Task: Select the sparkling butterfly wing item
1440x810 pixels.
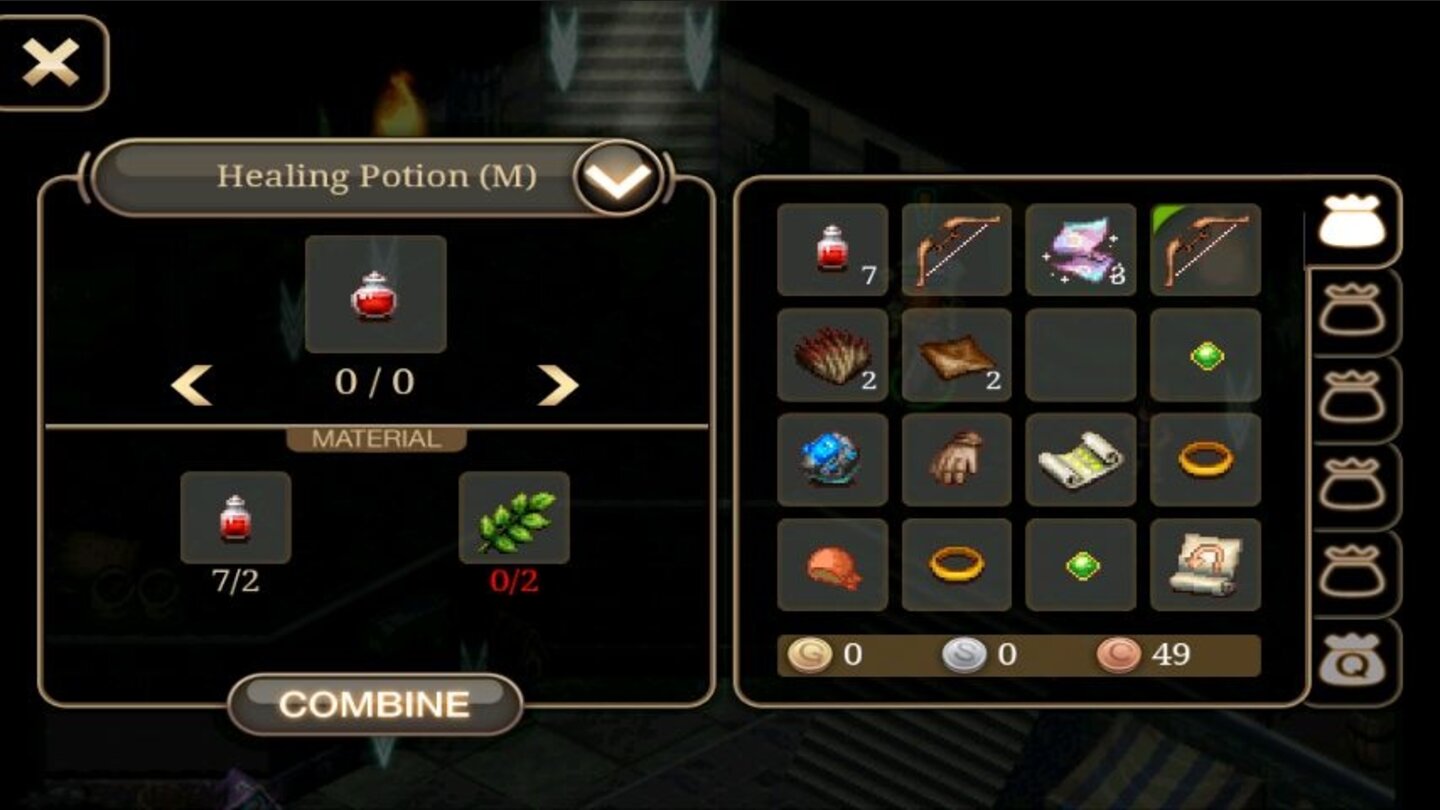Action: coord(1080,250)
